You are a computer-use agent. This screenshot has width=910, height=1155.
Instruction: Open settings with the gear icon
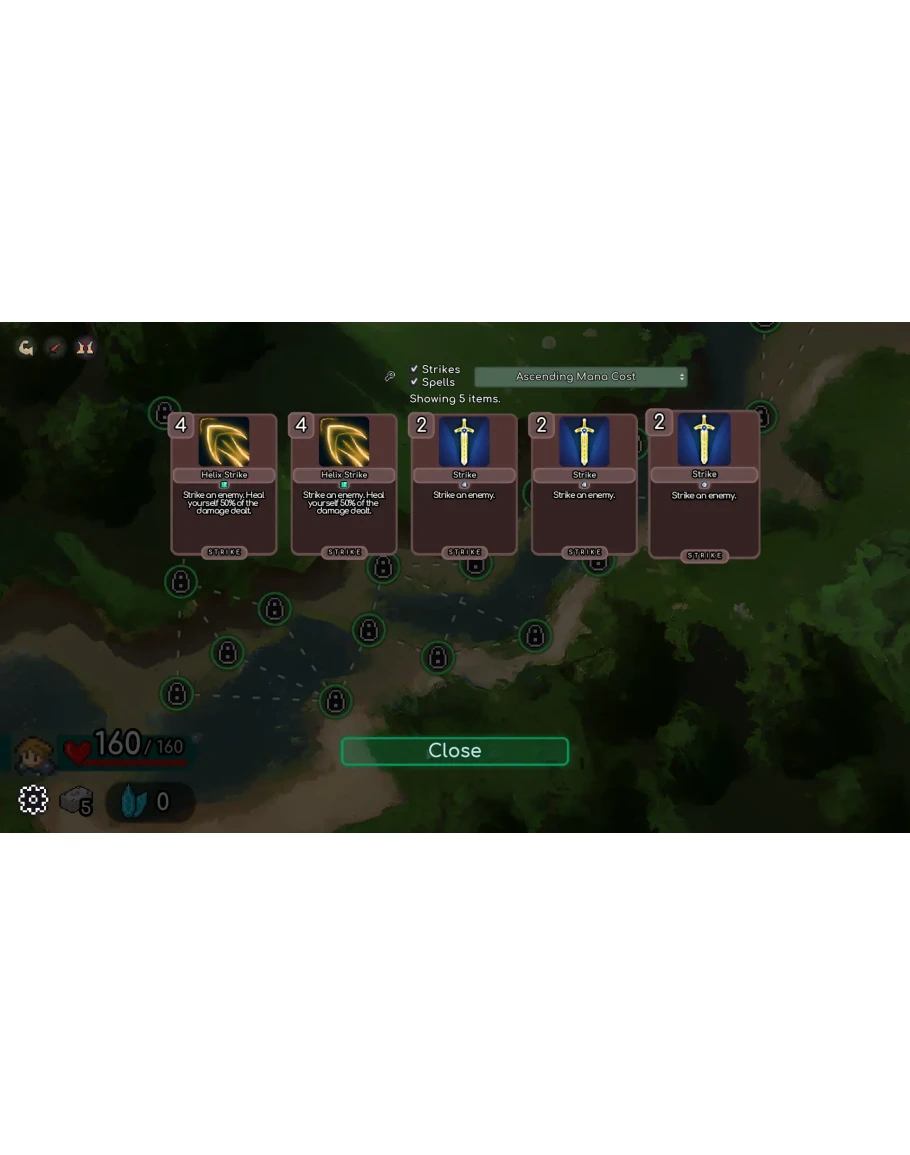33,800
